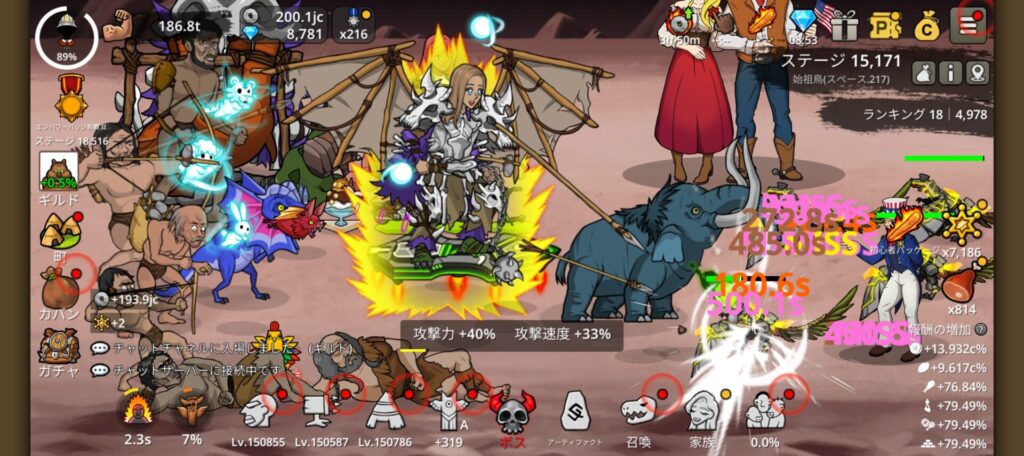Image resolution: width=1024 pixels, height=456 pixels.
Task: Open the hamburger menu with red notification
Action: pos(969,23)
